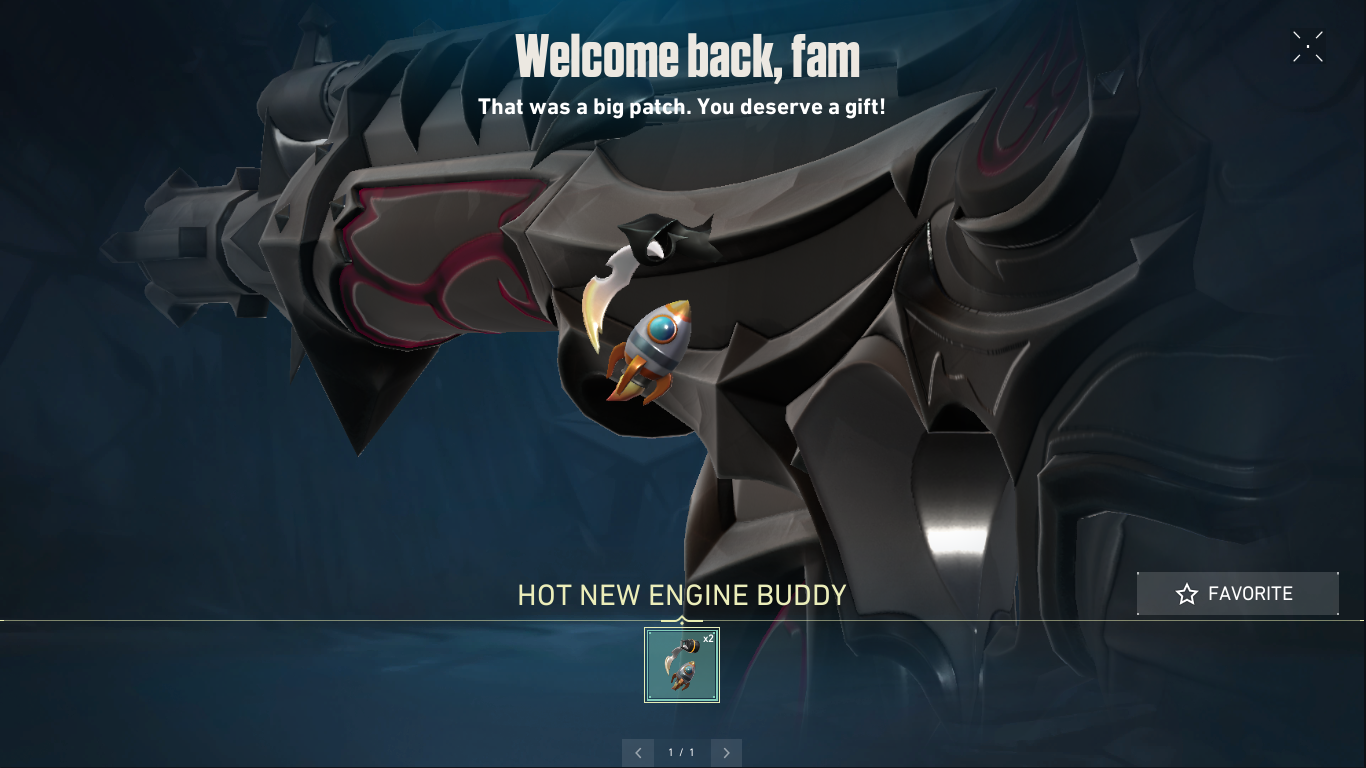The height and width of the screenshot is (768, 1366).
Task: Click the Welcome back, fam heading
Action: [x=688, y=55]
